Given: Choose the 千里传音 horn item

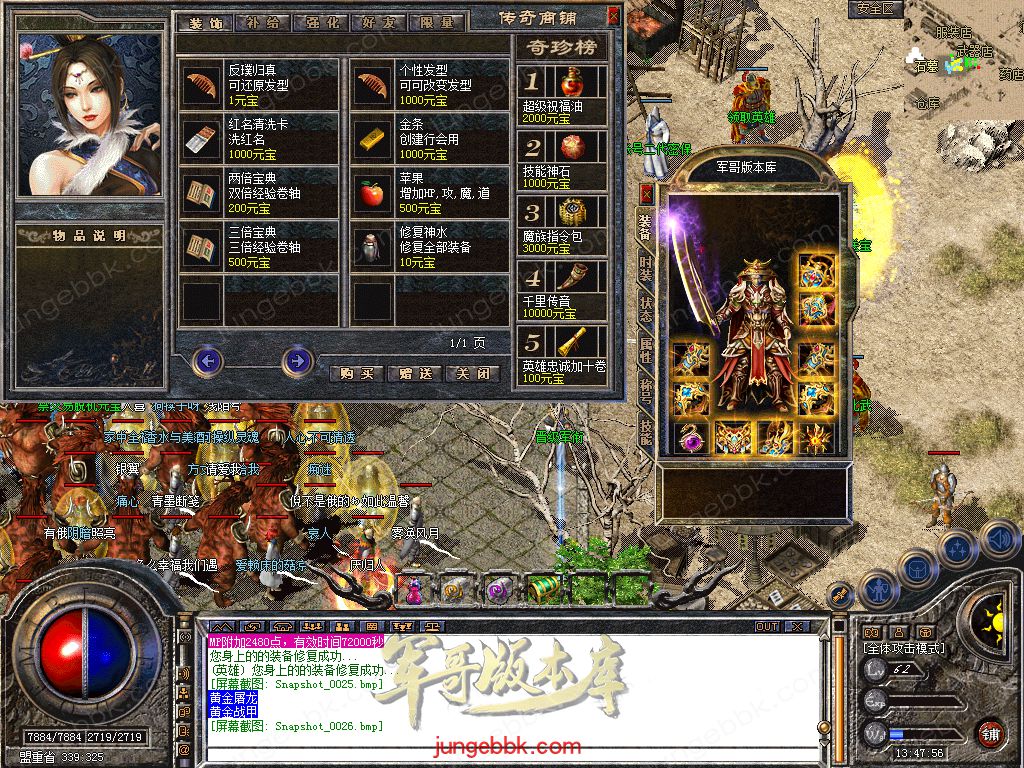Looking at the screenshot, I should tap(572, 277).
